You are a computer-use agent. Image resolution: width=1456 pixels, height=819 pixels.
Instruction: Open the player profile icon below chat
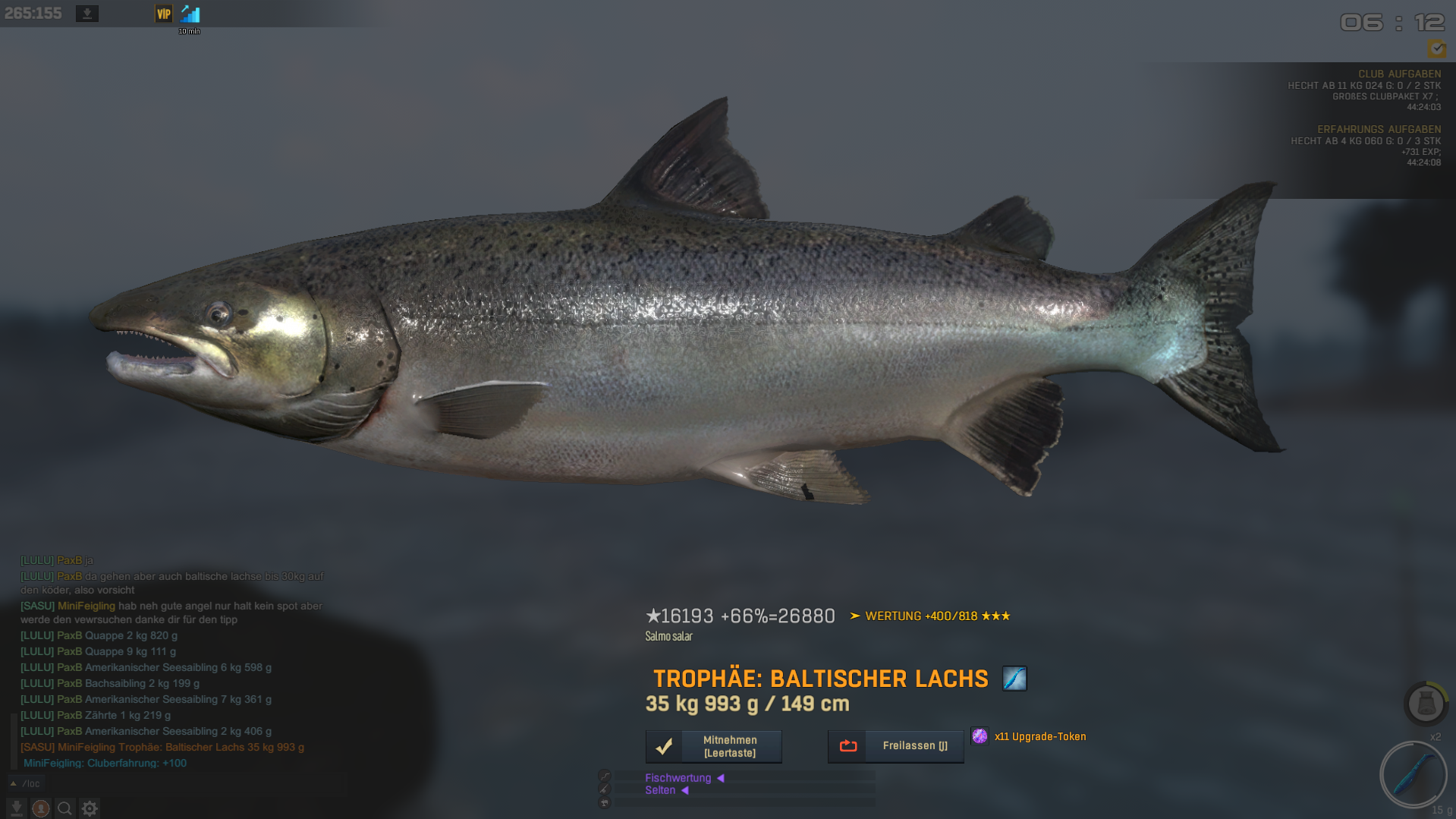(41, 808)
